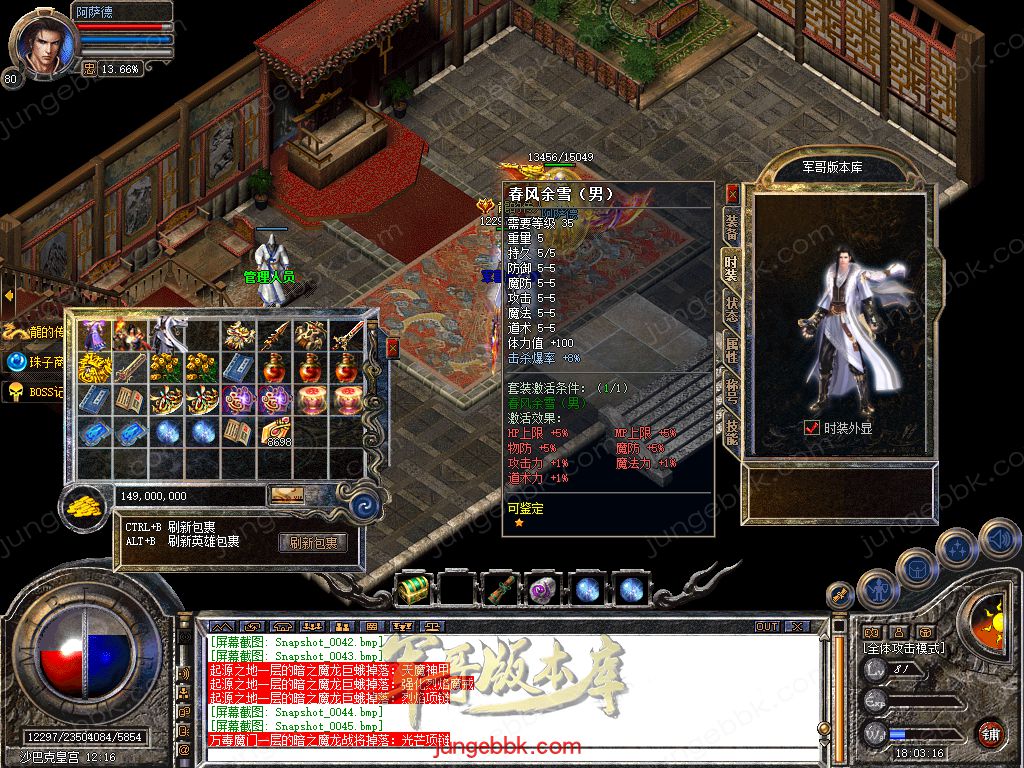
Task: Click the purple spiral stone hotbar slot
Action: click(x=543, y=590)
